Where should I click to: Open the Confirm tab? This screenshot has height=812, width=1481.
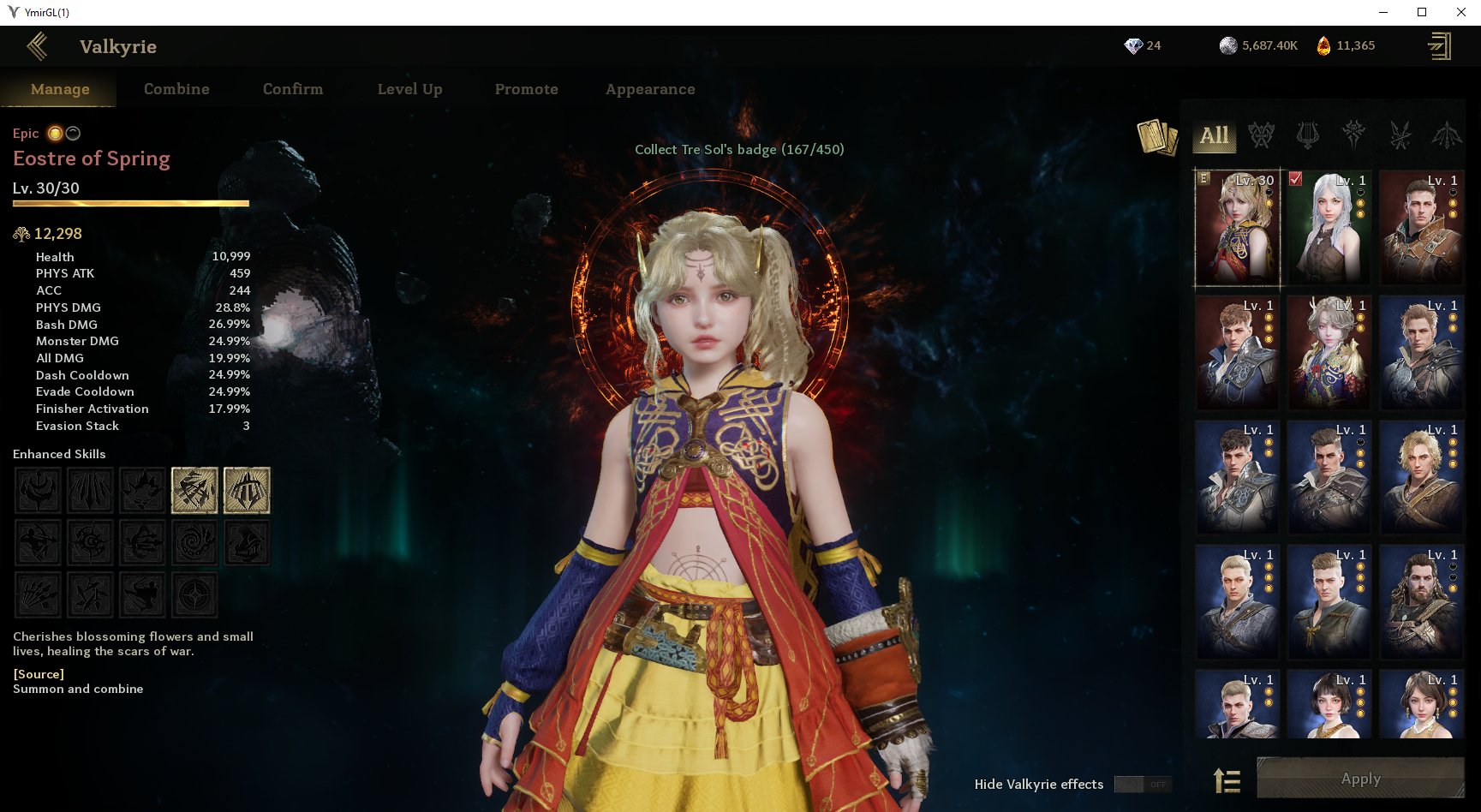[293, 89]
